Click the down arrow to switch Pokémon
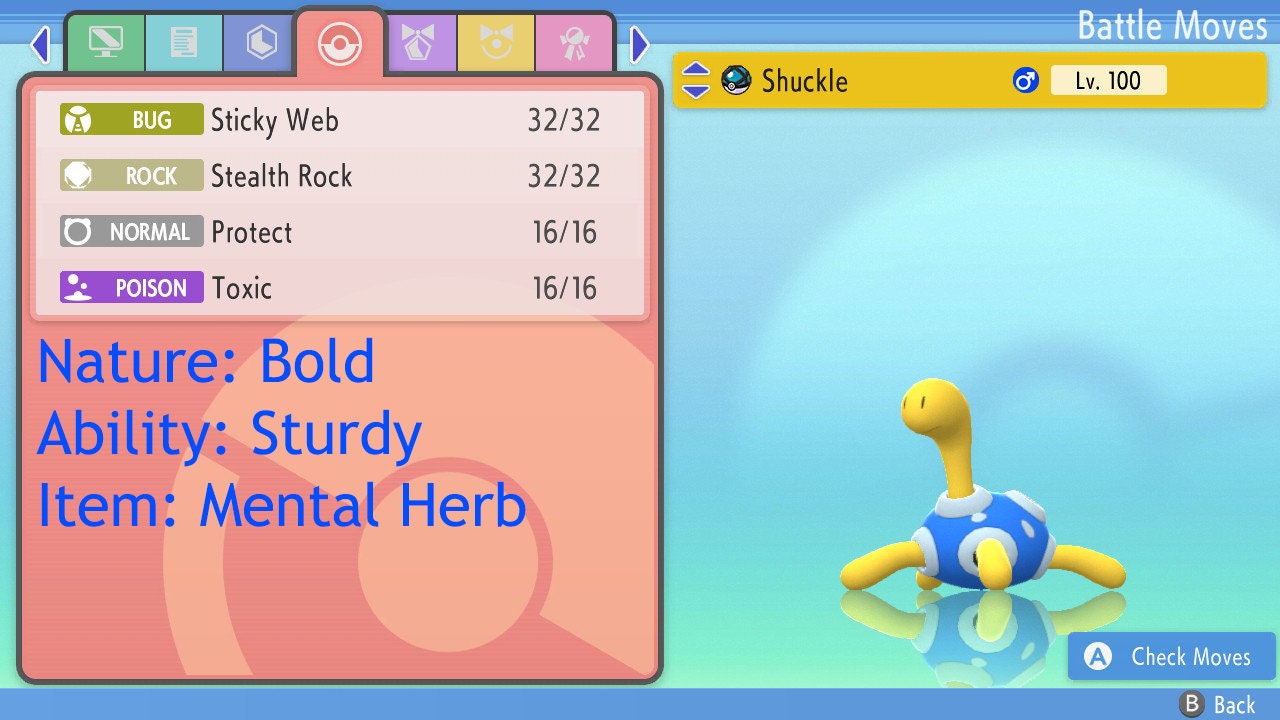This screenshot has width=1280, height=720. 694,90
